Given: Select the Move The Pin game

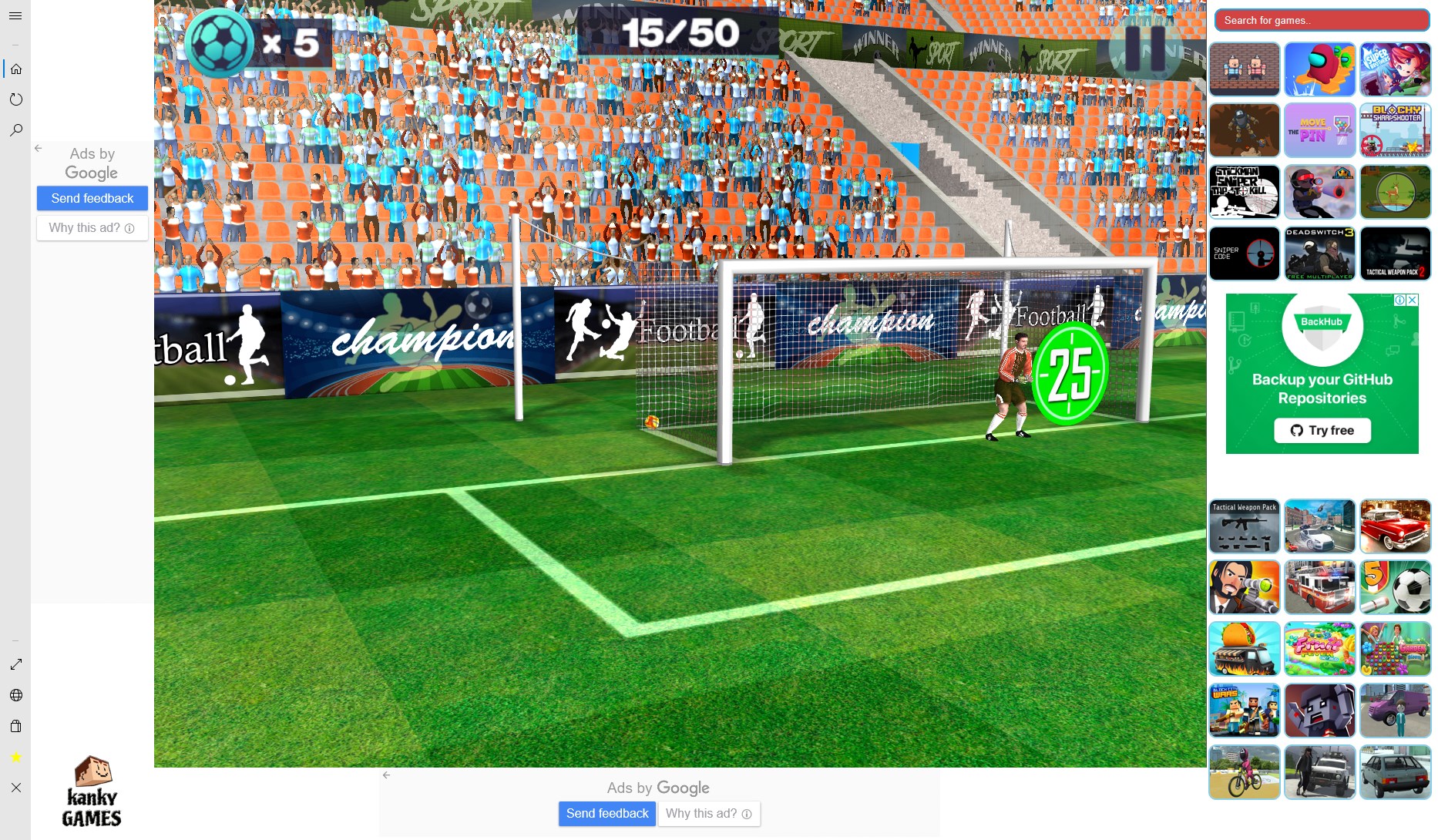Looking at the screenshot, I should [1320, 130].
